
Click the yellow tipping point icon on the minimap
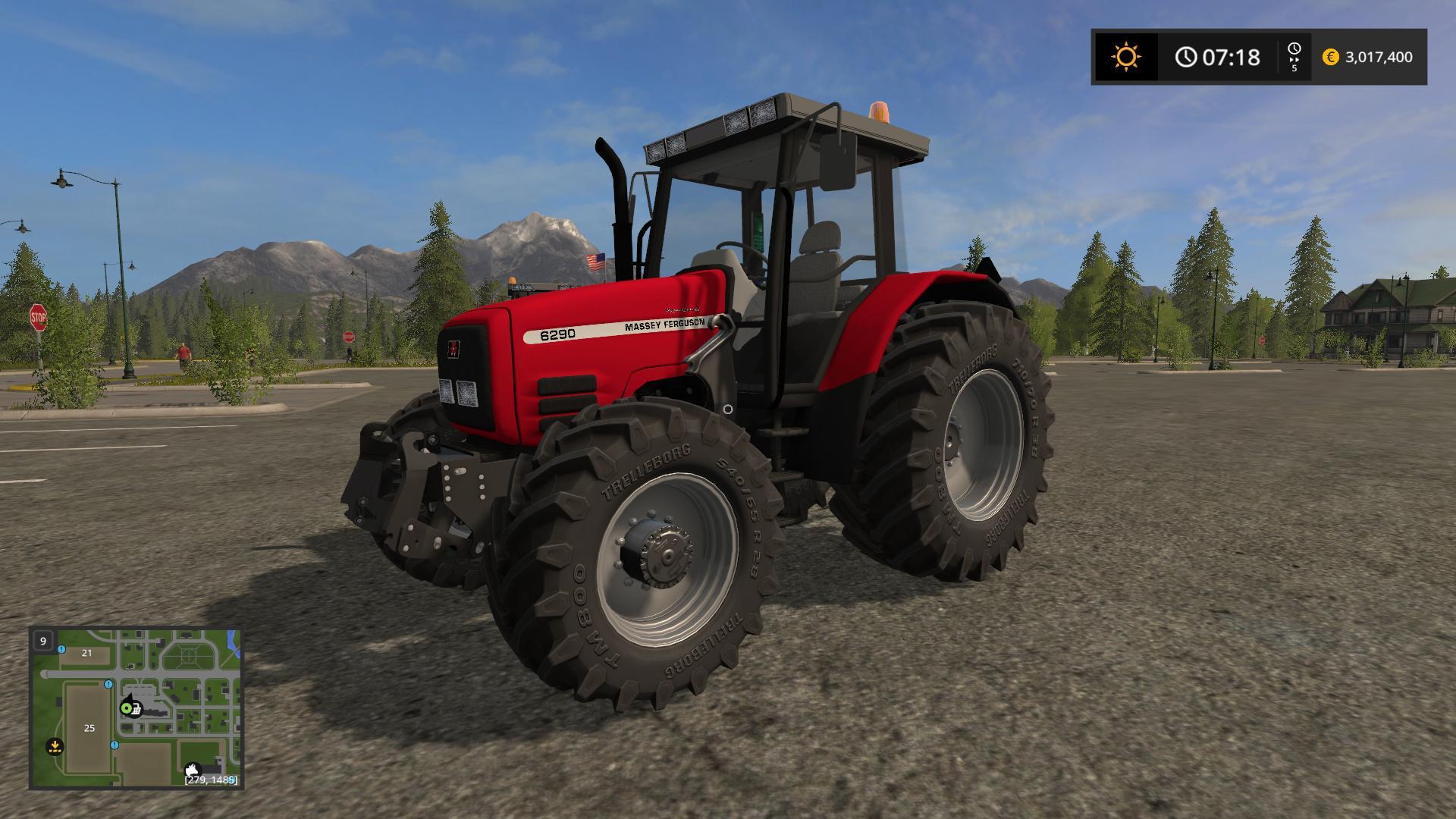pyautogui.click(x=55, y=746)
